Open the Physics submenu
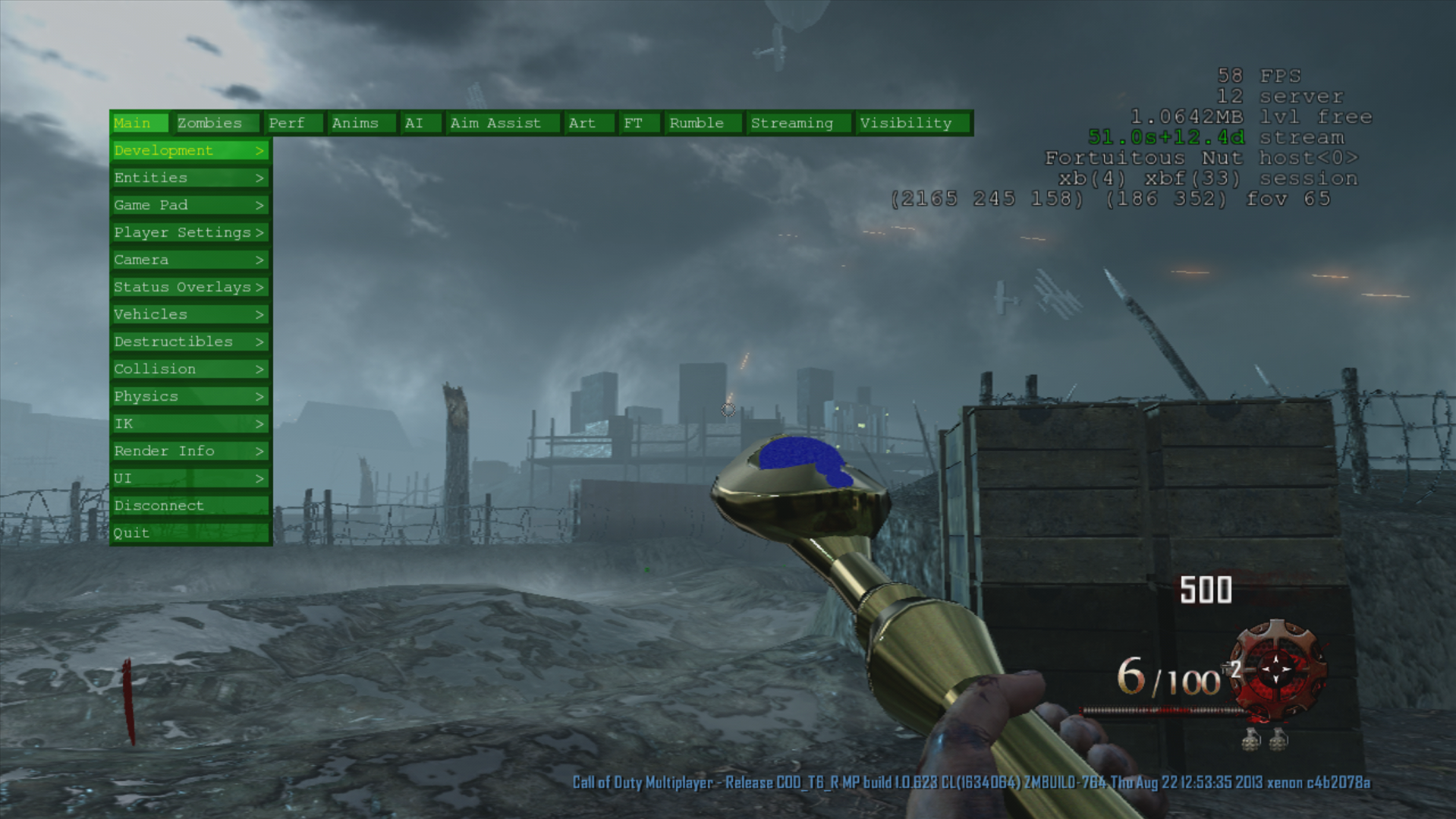1456x819 pixels. point(190,396)
